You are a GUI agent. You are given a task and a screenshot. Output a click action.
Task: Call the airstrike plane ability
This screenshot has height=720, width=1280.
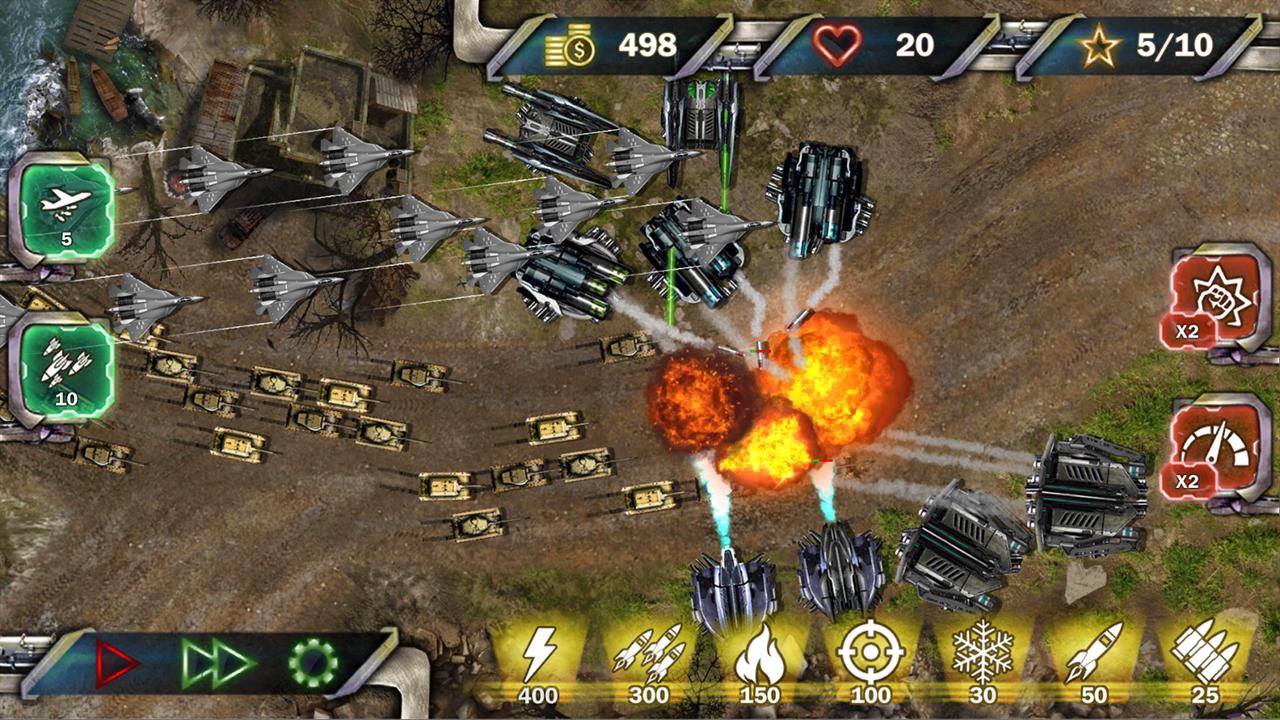pos(66,208)
